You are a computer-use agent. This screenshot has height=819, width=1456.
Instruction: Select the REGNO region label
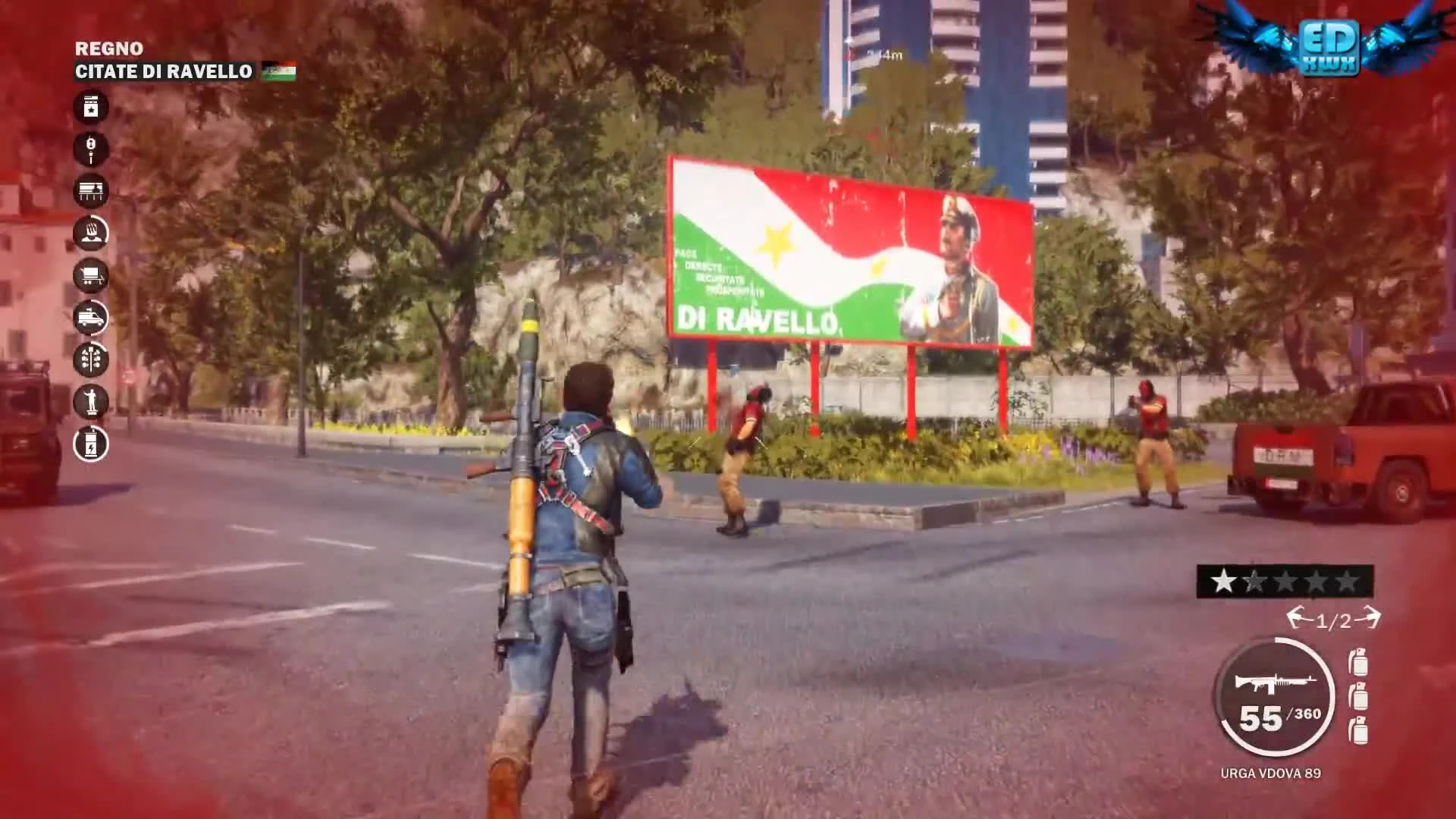click(108, 48)
